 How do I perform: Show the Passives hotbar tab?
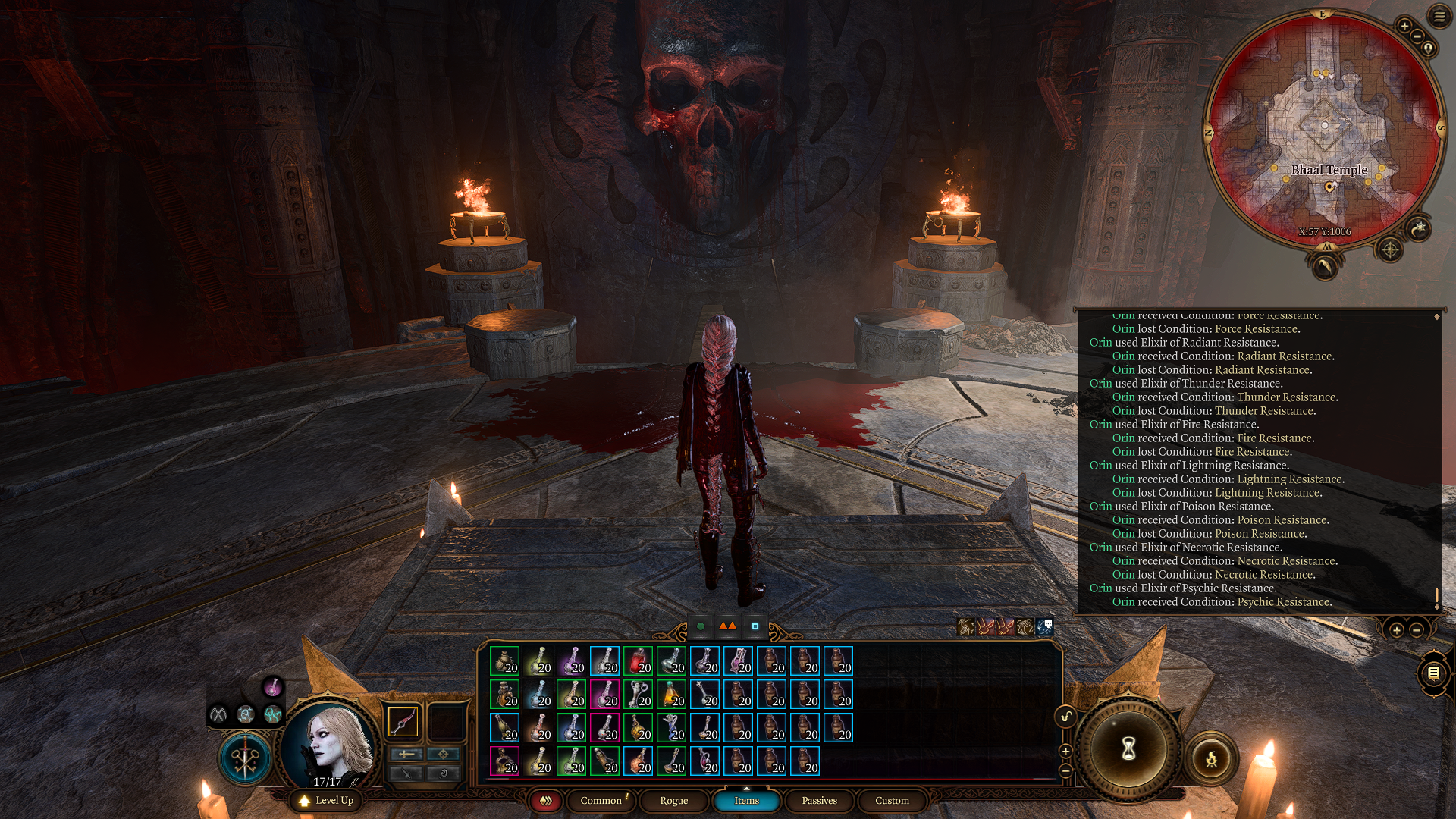[819, 801]
